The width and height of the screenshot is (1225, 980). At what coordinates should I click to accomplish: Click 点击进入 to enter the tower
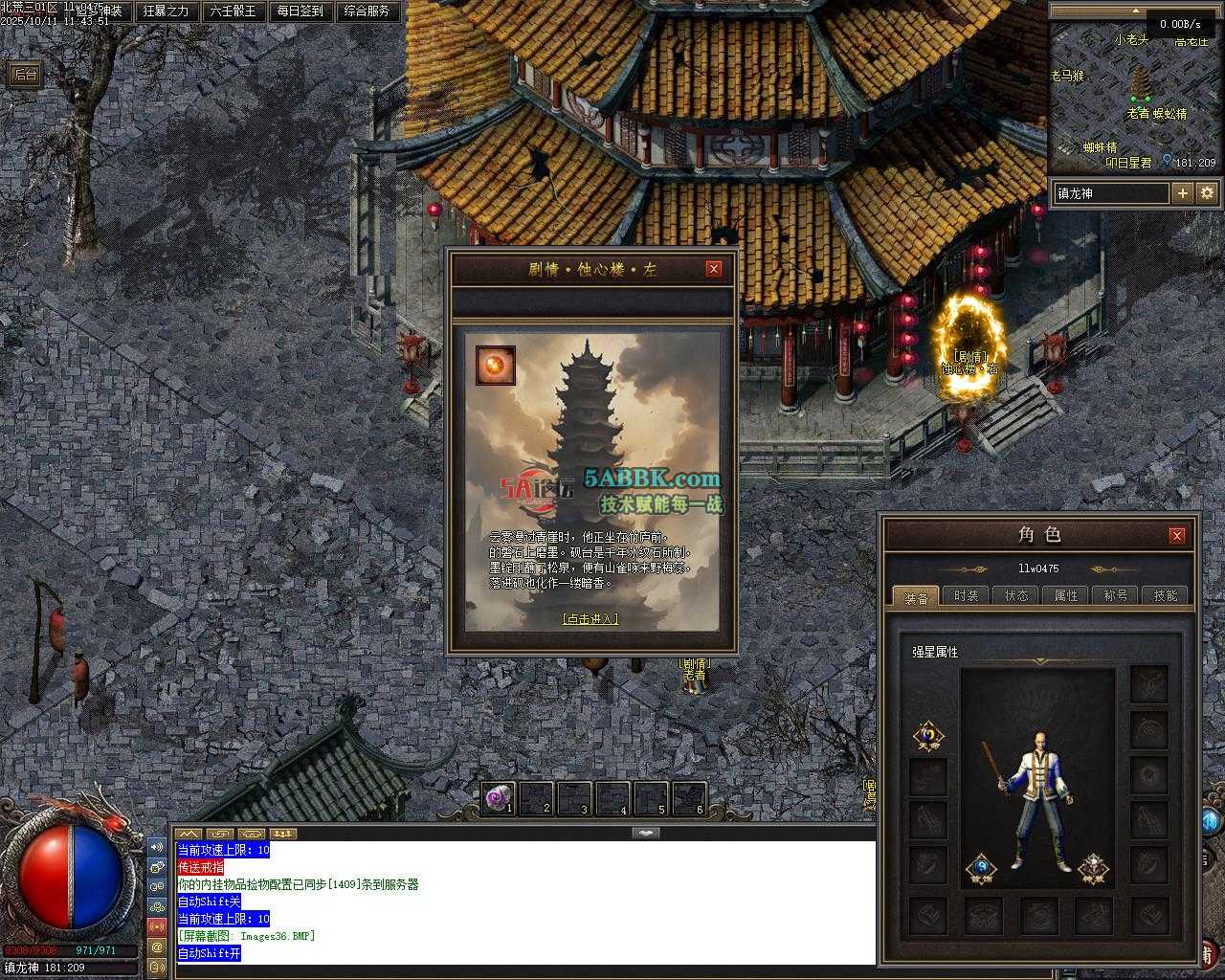590,619
